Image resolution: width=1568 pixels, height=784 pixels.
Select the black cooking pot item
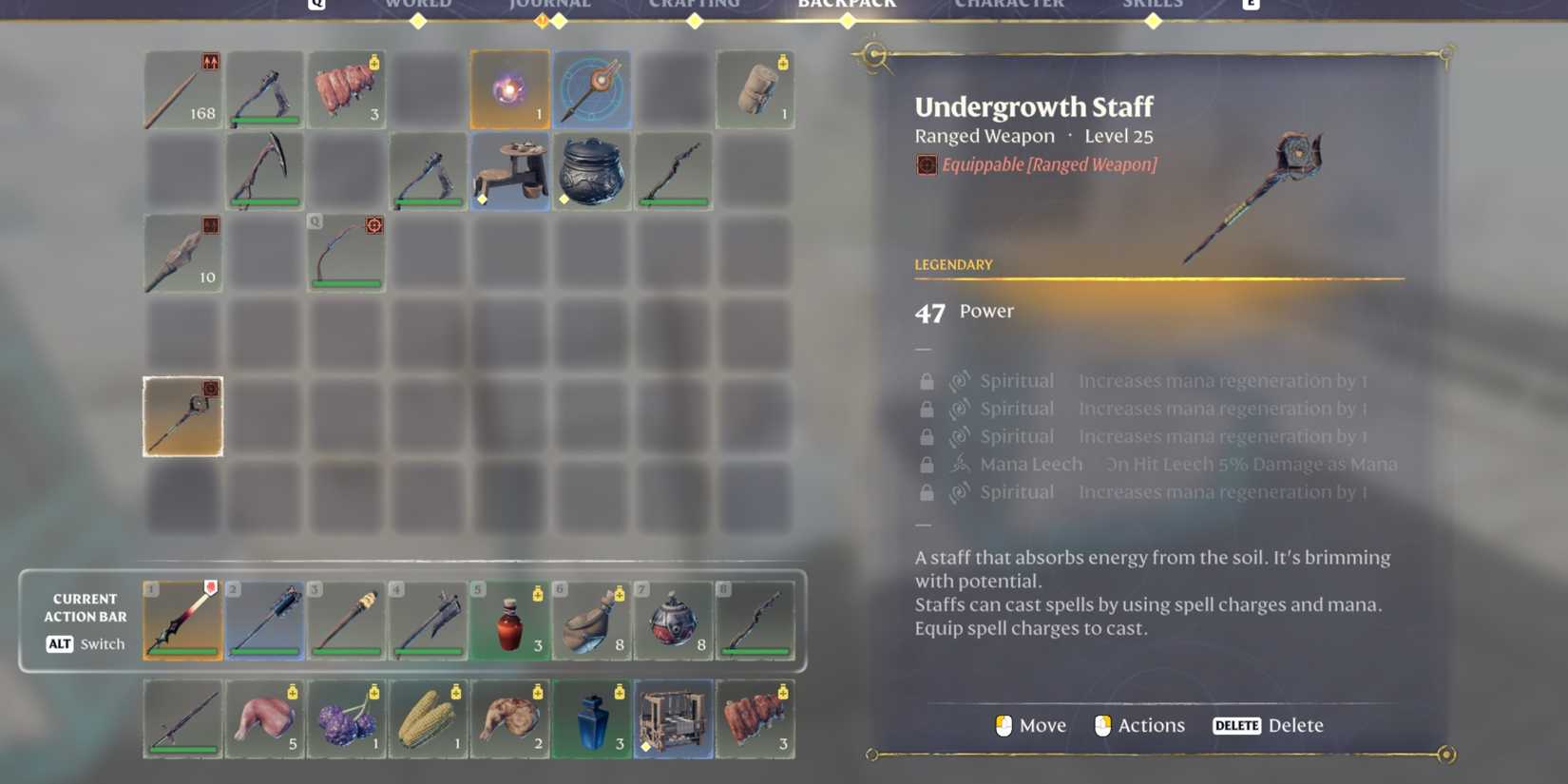click(592, 171)
